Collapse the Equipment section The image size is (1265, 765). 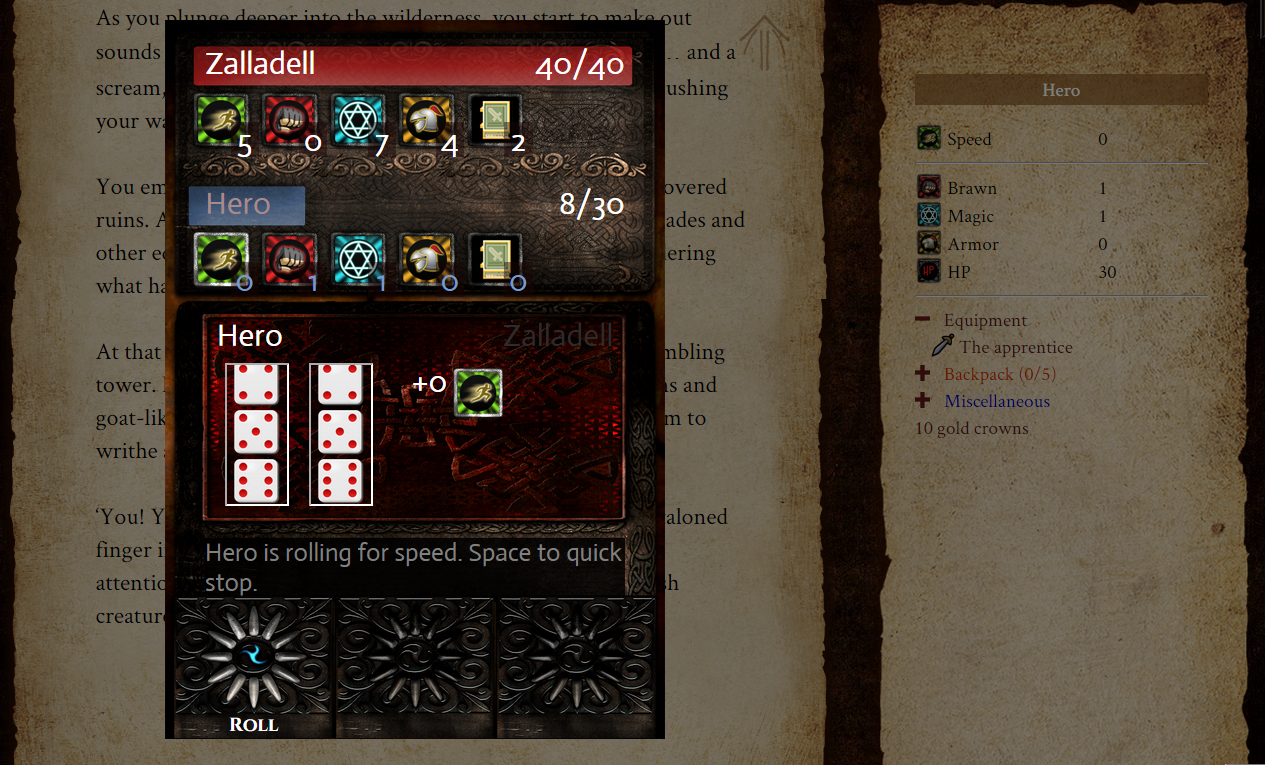(x=922, y=320)
